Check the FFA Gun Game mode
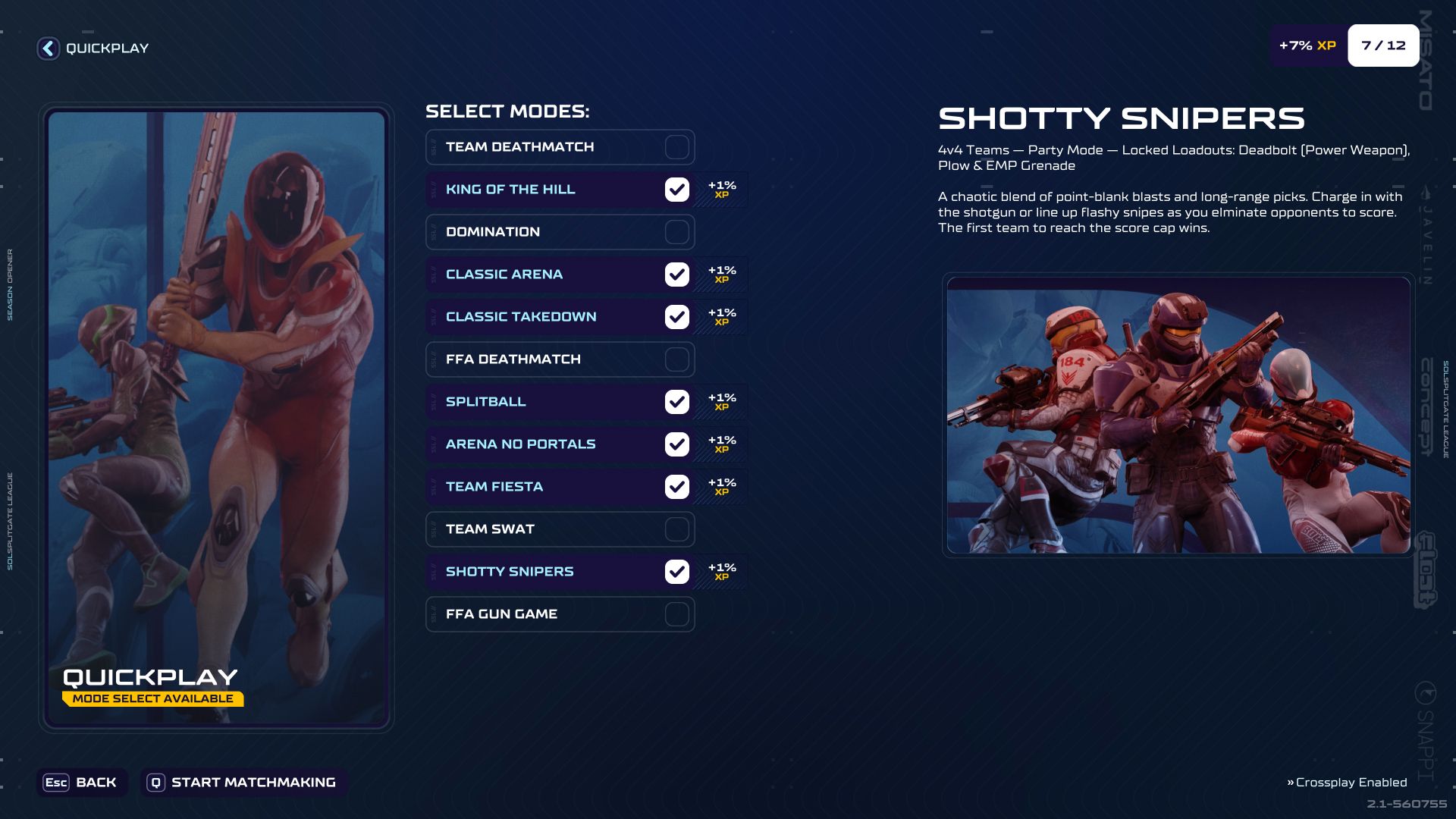 [676, 614]
